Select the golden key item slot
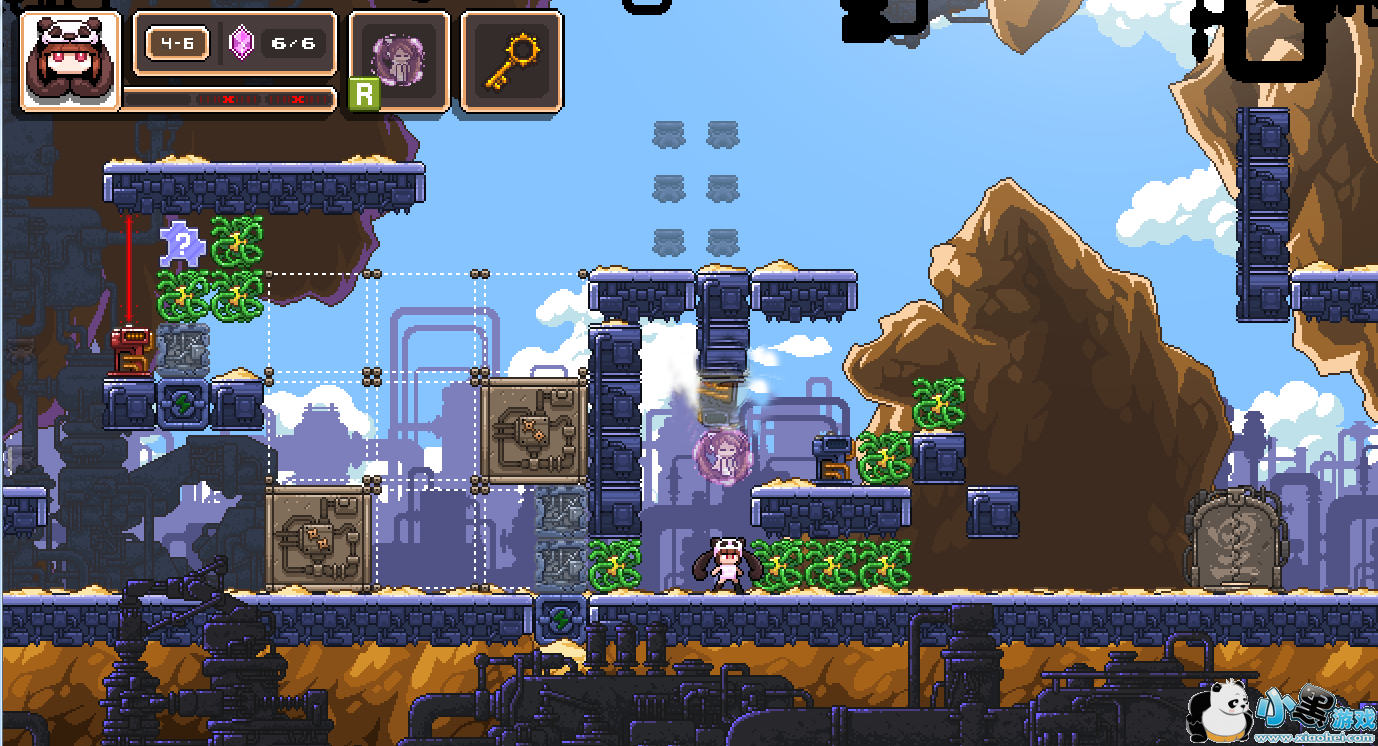This screenshot has width=1378, height=746. pos(511,60)
